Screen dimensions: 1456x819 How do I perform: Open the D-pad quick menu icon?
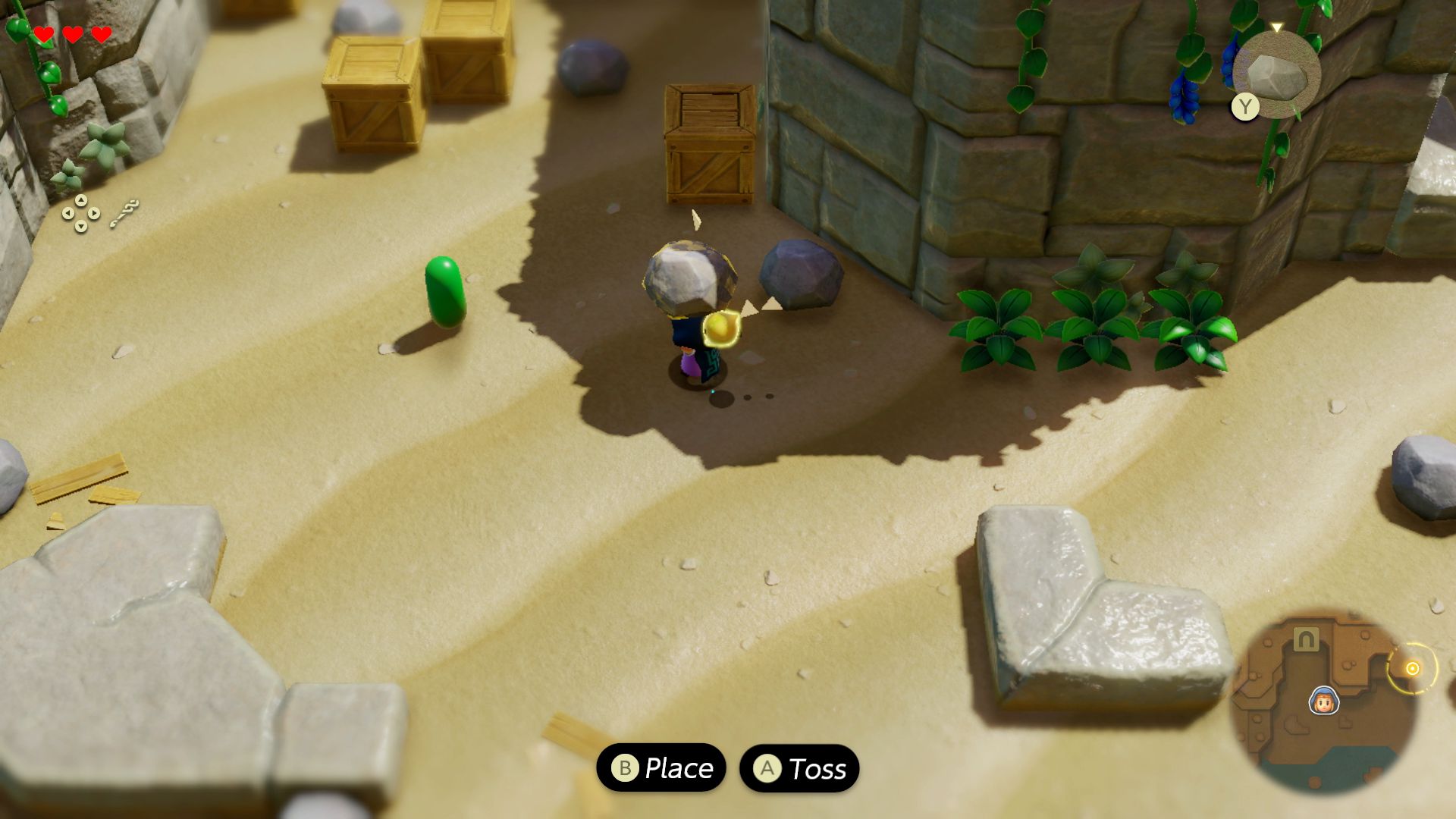tap(80, 213)
